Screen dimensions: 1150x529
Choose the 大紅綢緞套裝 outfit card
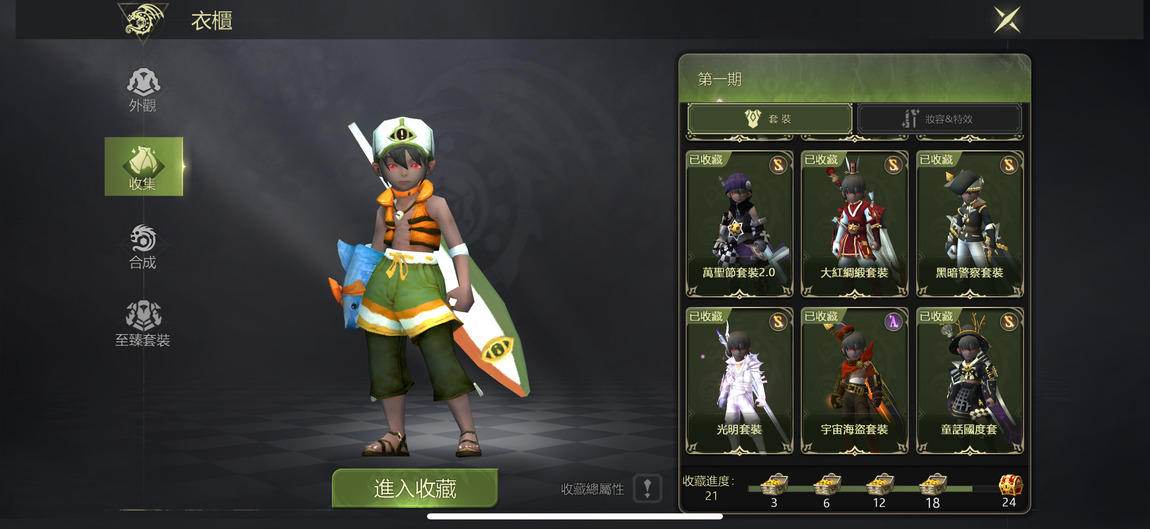854,223
